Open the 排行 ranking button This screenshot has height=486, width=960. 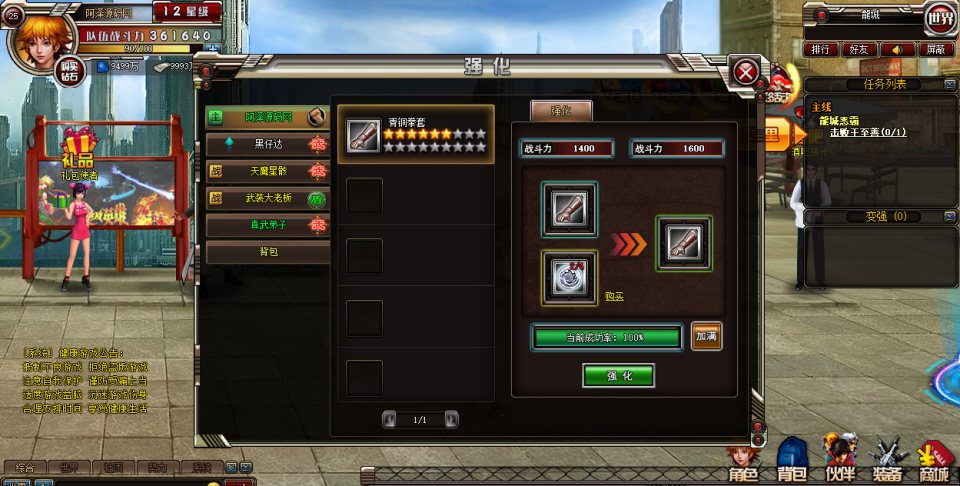tap(821, 48)
